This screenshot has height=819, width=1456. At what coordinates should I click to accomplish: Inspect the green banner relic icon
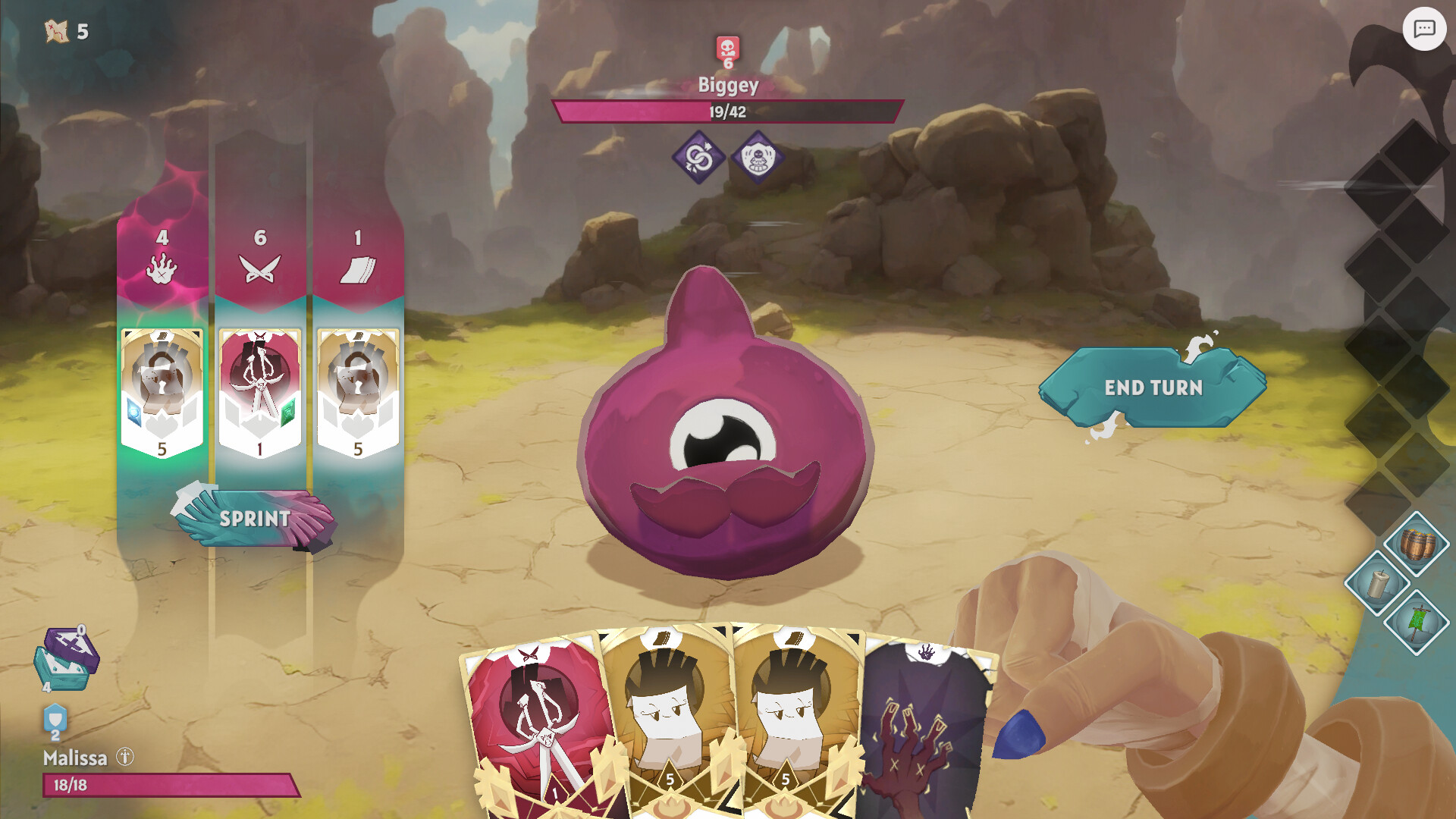click(x=1416, y=623)
